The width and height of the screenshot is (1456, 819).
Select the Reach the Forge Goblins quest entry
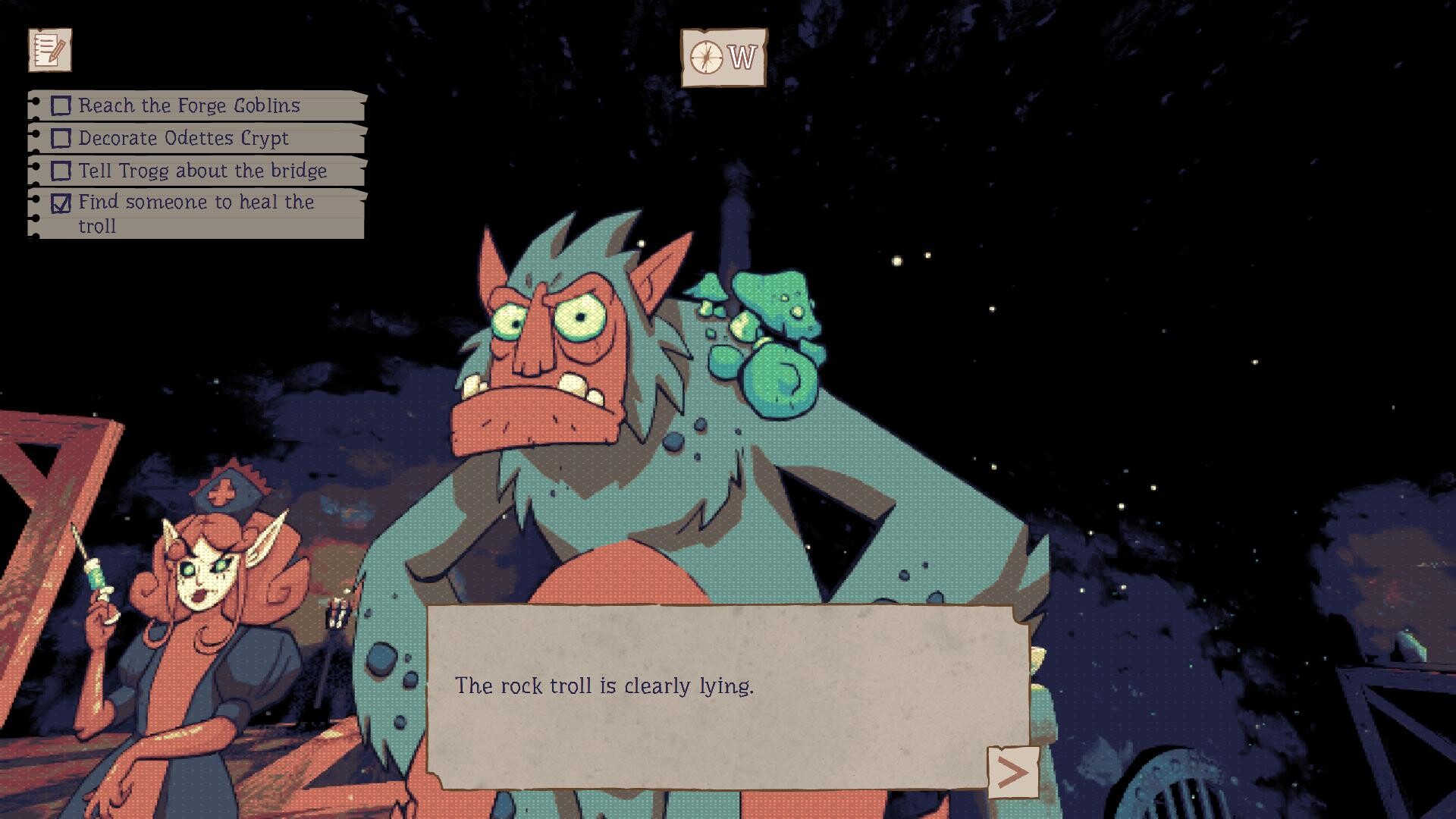pos(190,105)
